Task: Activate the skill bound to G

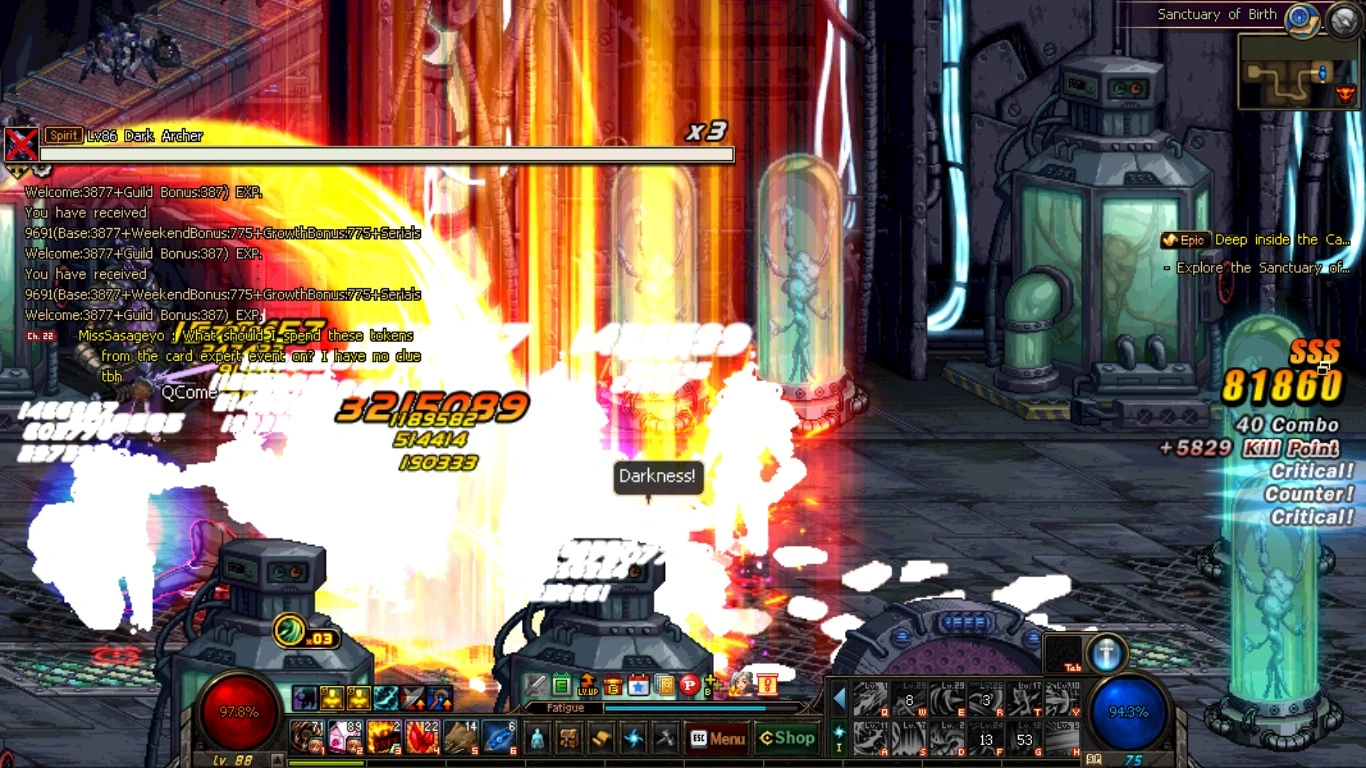Action: (1024, 739)
